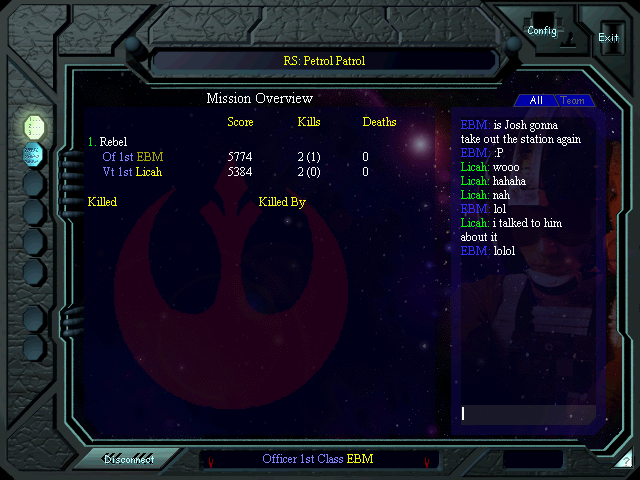
Task: Click the chat text input field
Action: pos(527,414)
